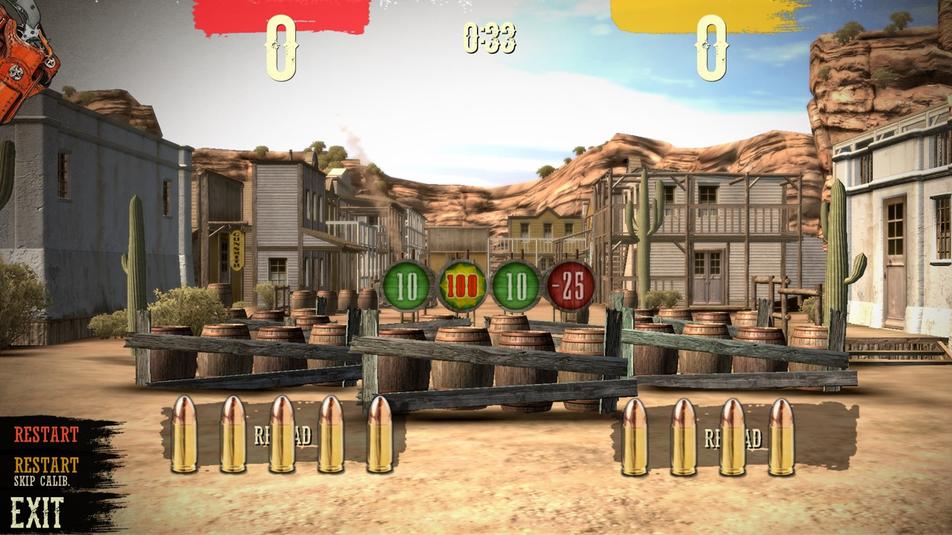Exit the shooting game
Viewport: 952px width, 535px height.
click(x=37, y=513)
